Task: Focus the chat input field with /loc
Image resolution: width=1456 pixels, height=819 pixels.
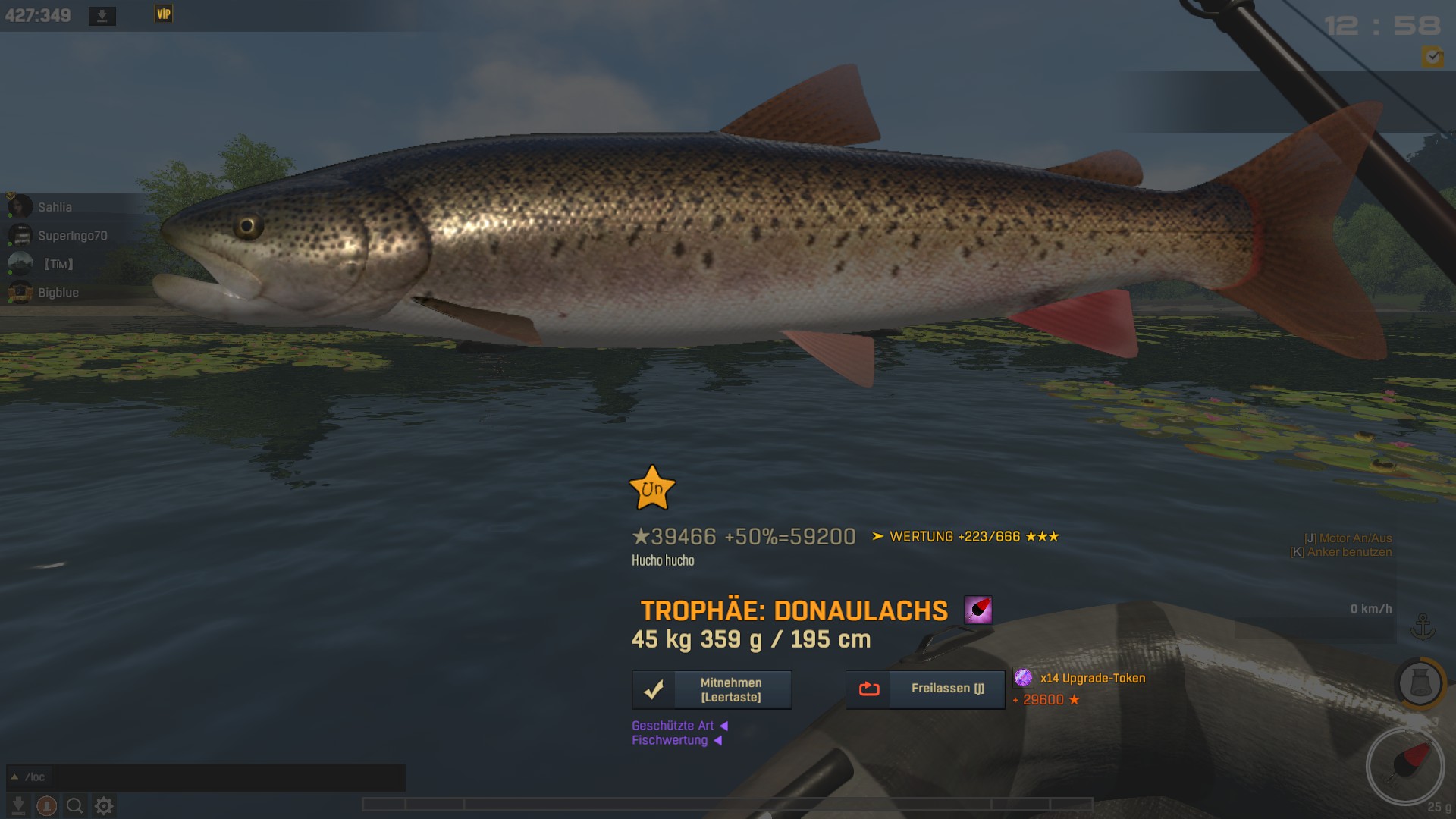Action: tap(220, 777)
